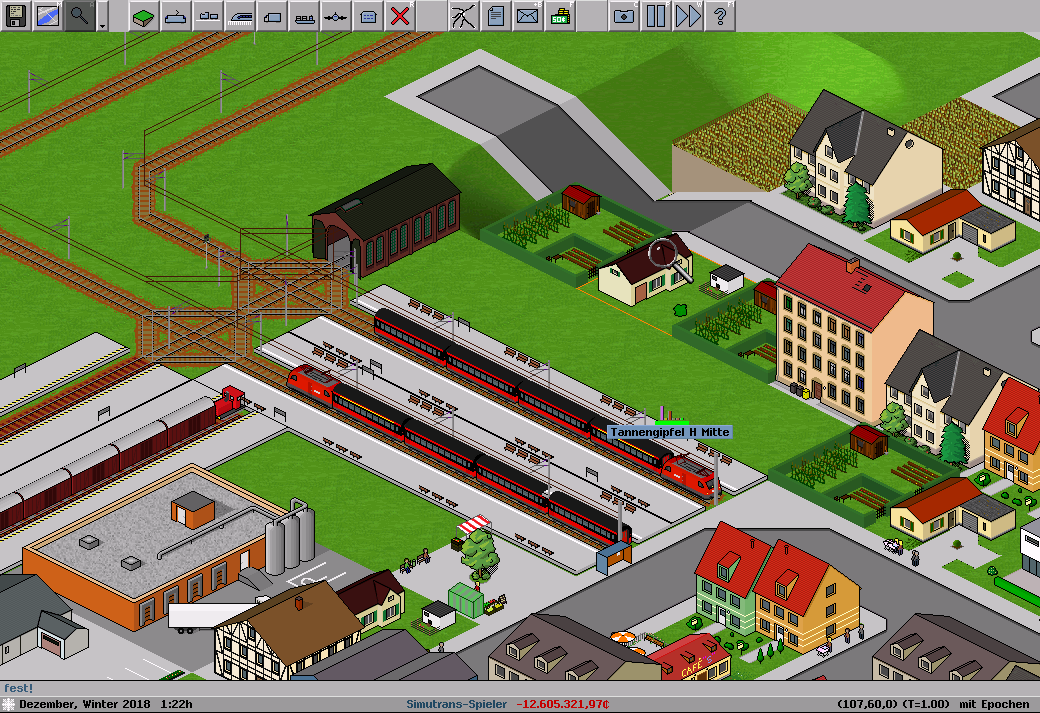Screen dimensions: 1040x713
Task: Take a screenshot with the camera button
Action: click(624, 16)
